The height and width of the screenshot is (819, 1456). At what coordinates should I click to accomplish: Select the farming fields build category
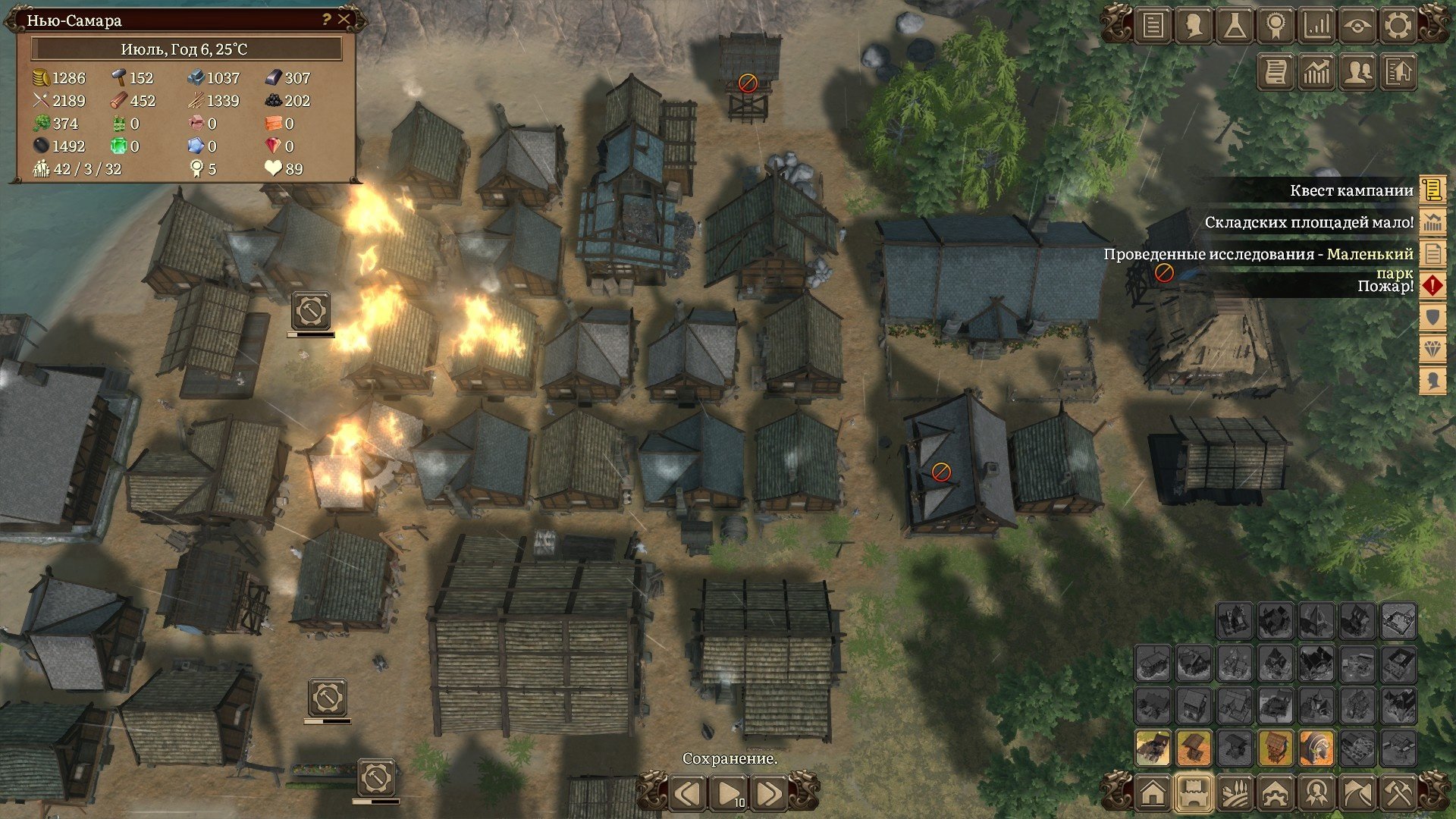tap(1235, 793)
